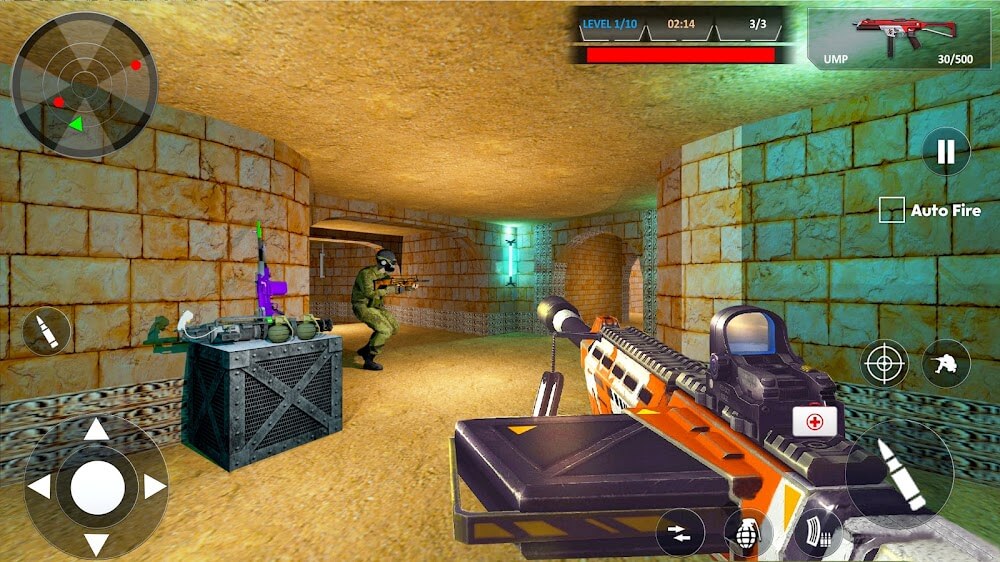Tap the joystick's white center knob
1000x562 pixels.
pyautogui.click(x=97, y=488)
